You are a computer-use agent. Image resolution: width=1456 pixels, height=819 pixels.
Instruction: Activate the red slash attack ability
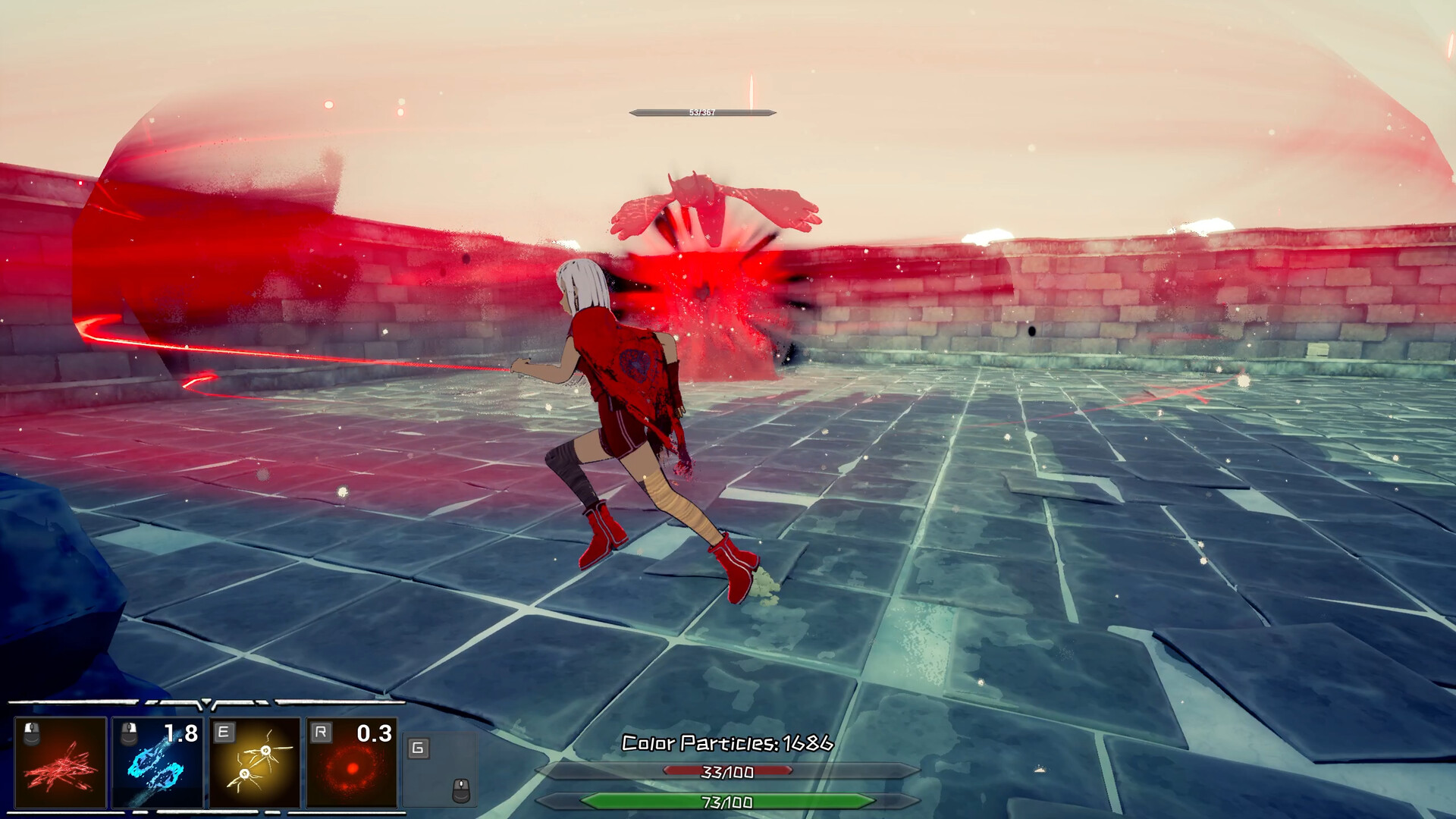[x=61, y=762]
